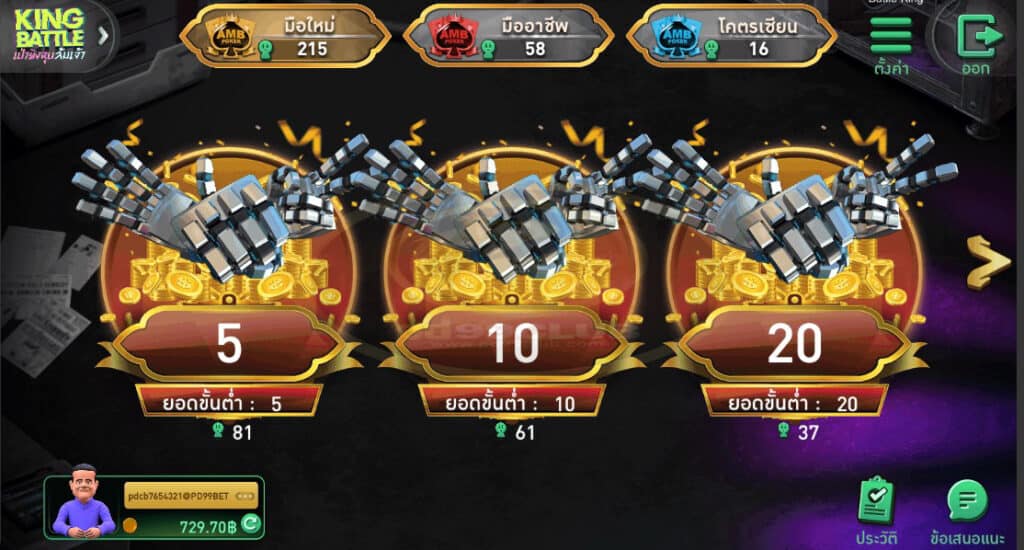
Task: Select the มืออาชีพ professional tab
Action: (x=508, y=36)
